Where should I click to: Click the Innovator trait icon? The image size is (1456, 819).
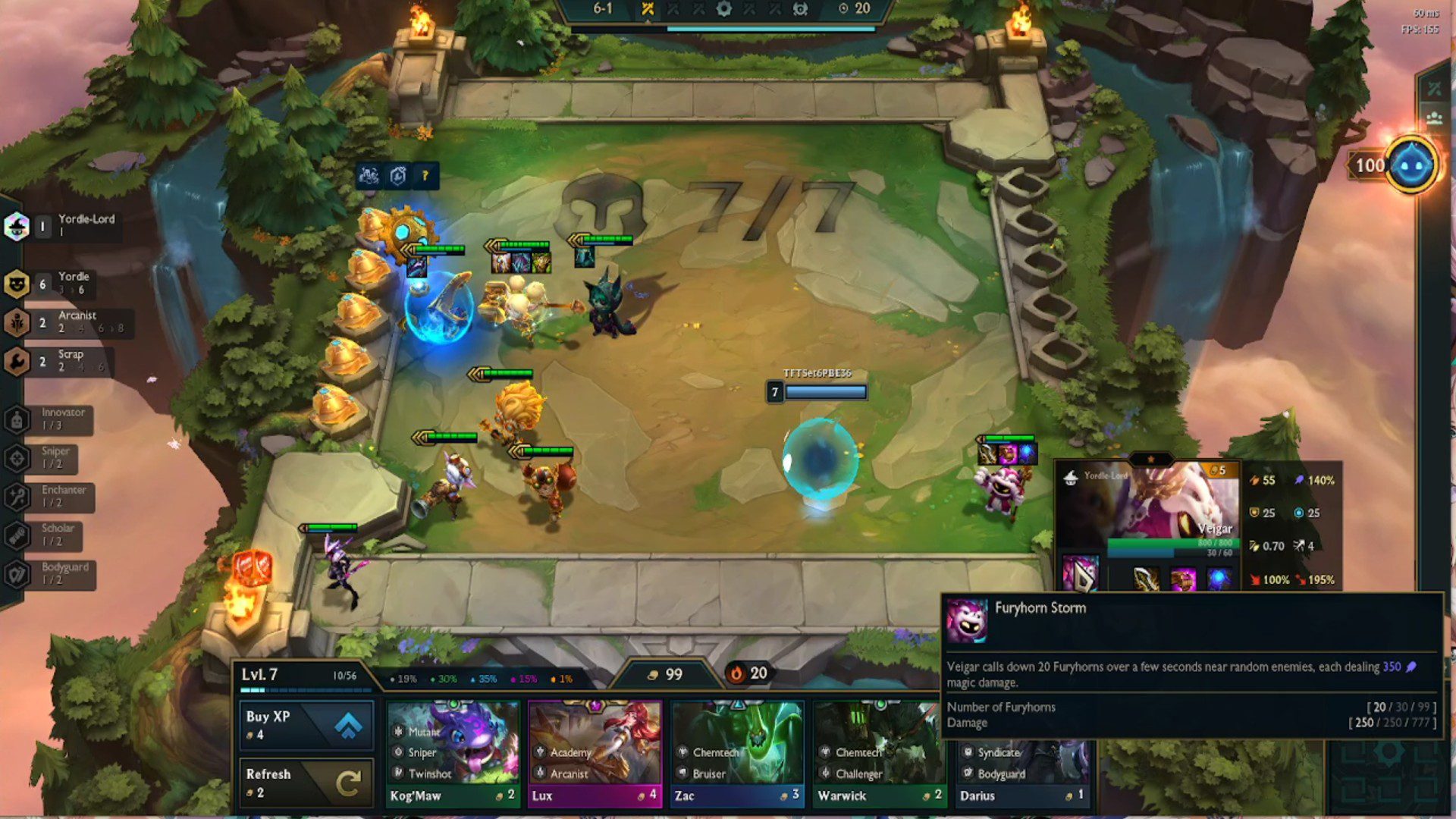tap(17, 418)
